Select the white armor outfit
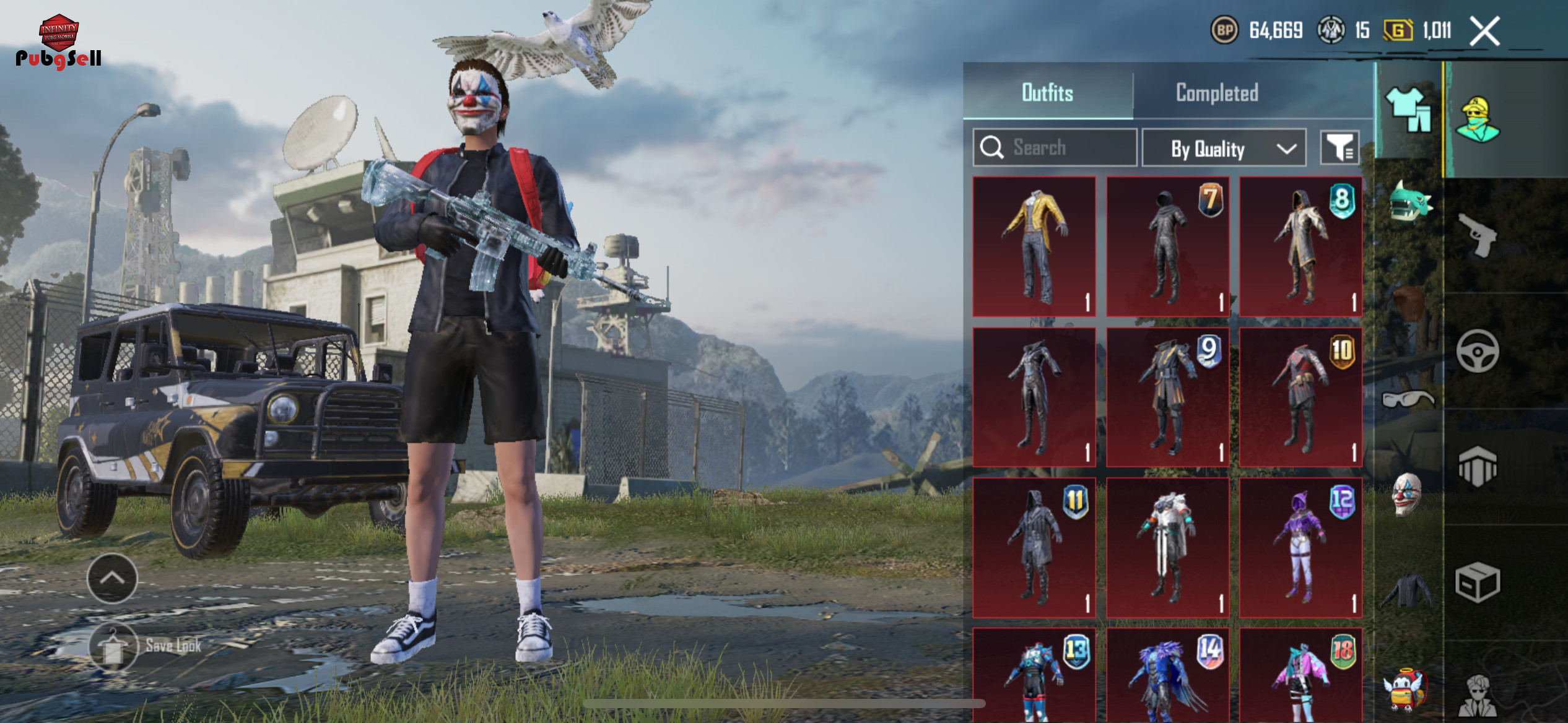Image resolution: width=1568 pixels, height=723 pixels. click(x=1167, y=547)
